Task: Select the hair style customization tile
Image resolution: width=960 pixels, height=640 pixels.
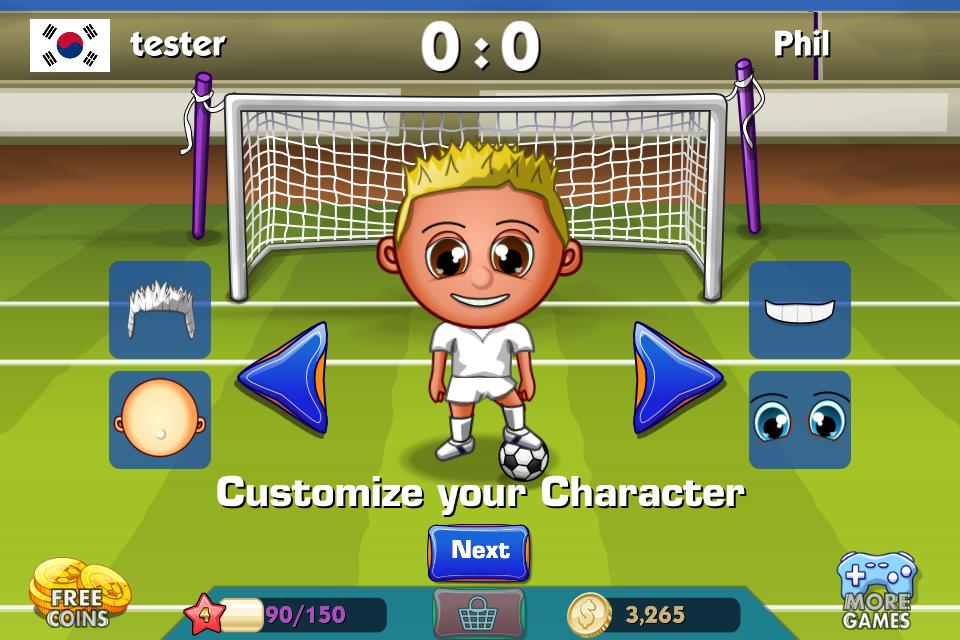Action: [160, 310]
